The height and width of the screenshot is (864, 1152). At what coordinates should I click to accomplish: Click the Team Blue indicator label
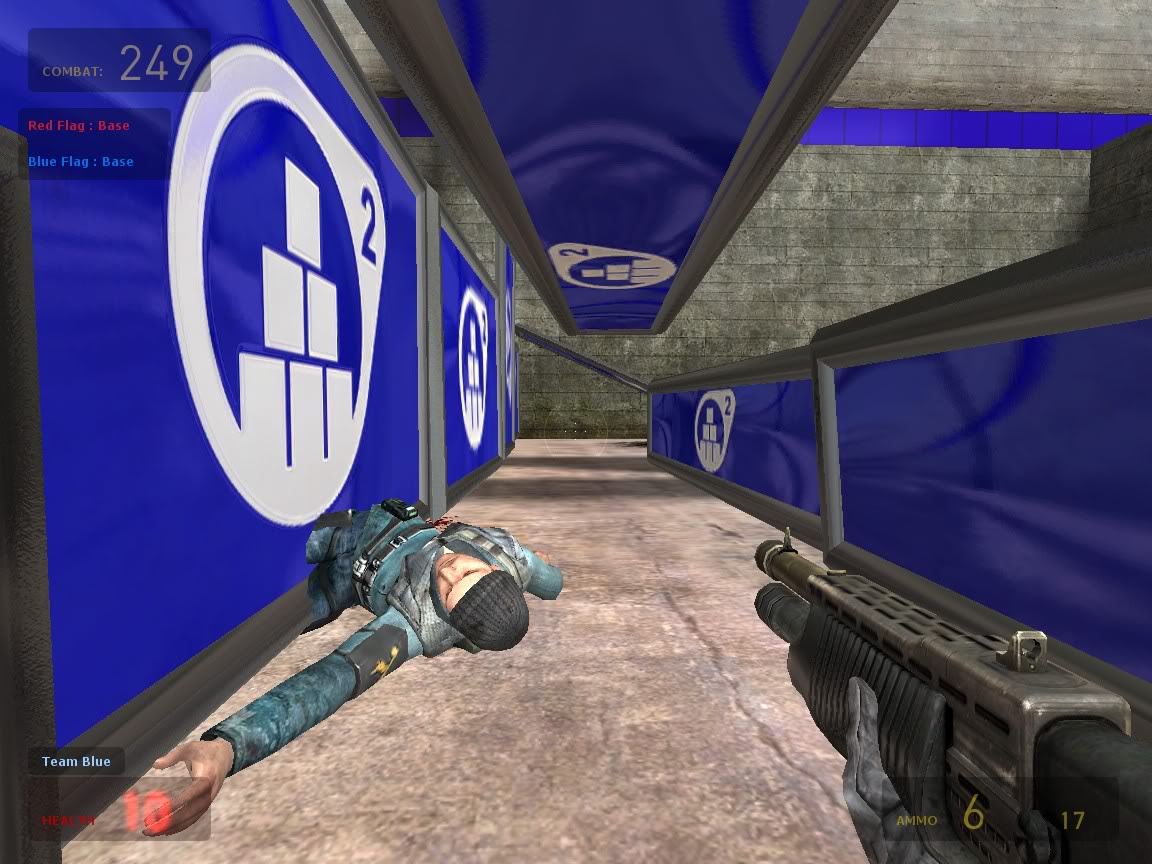pos(76,762)
